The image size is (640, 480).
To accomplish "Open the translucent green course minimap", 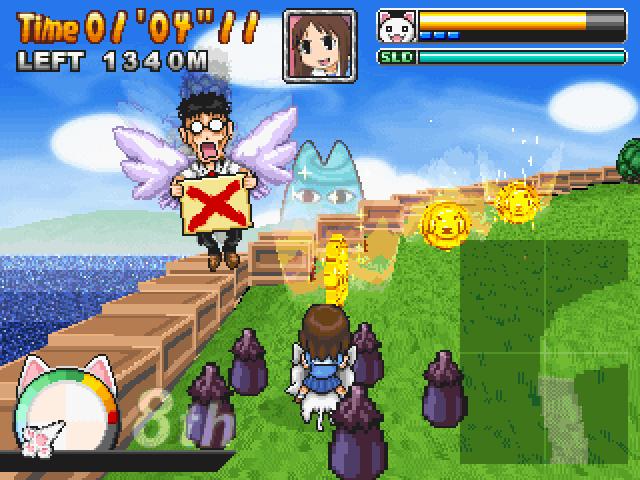I will tap(544, 353).
